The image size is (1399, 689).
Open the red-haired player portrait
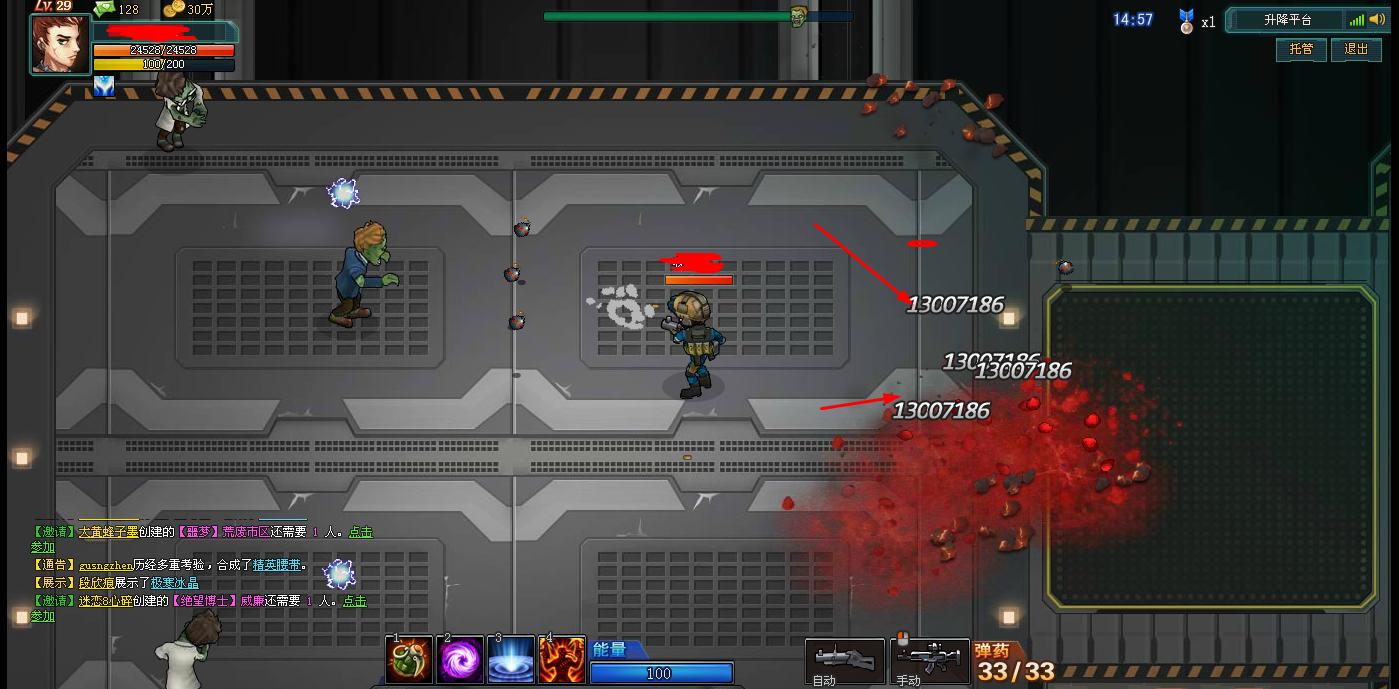pos(60,44)
